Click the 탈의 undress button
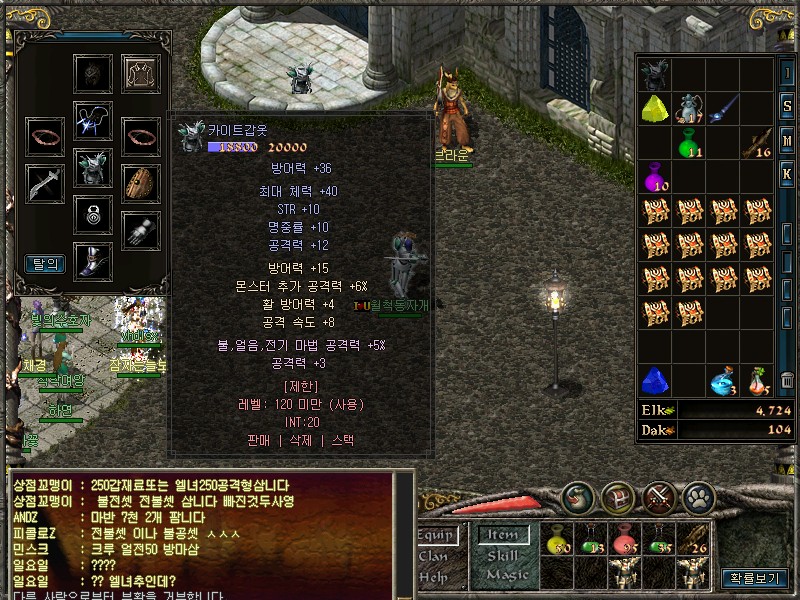The width and height of the screenshot is (800, 600). [45, 264]
